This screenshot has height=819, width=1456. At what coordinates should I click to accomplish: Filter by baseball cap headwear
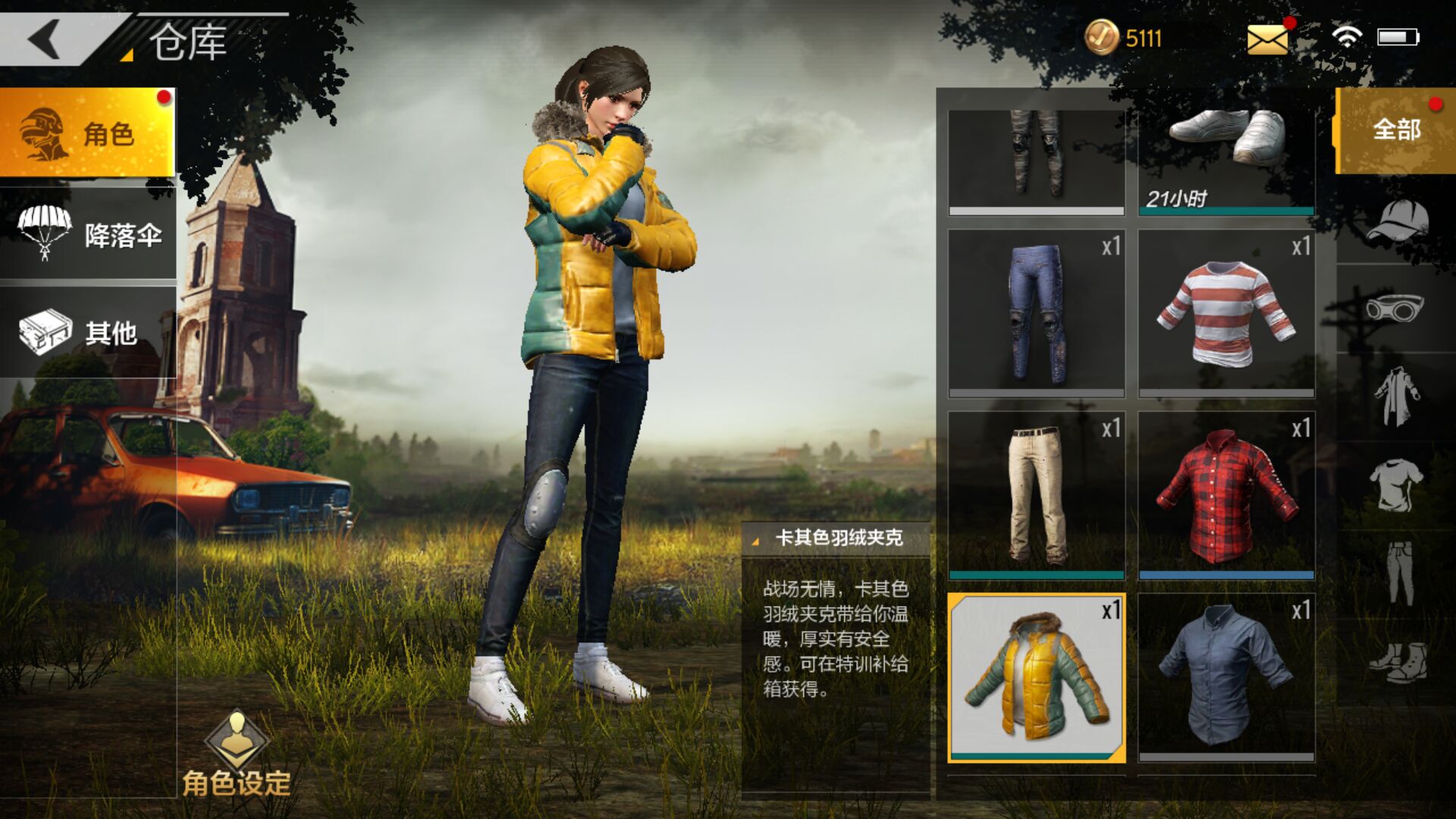click(1397, 221)
